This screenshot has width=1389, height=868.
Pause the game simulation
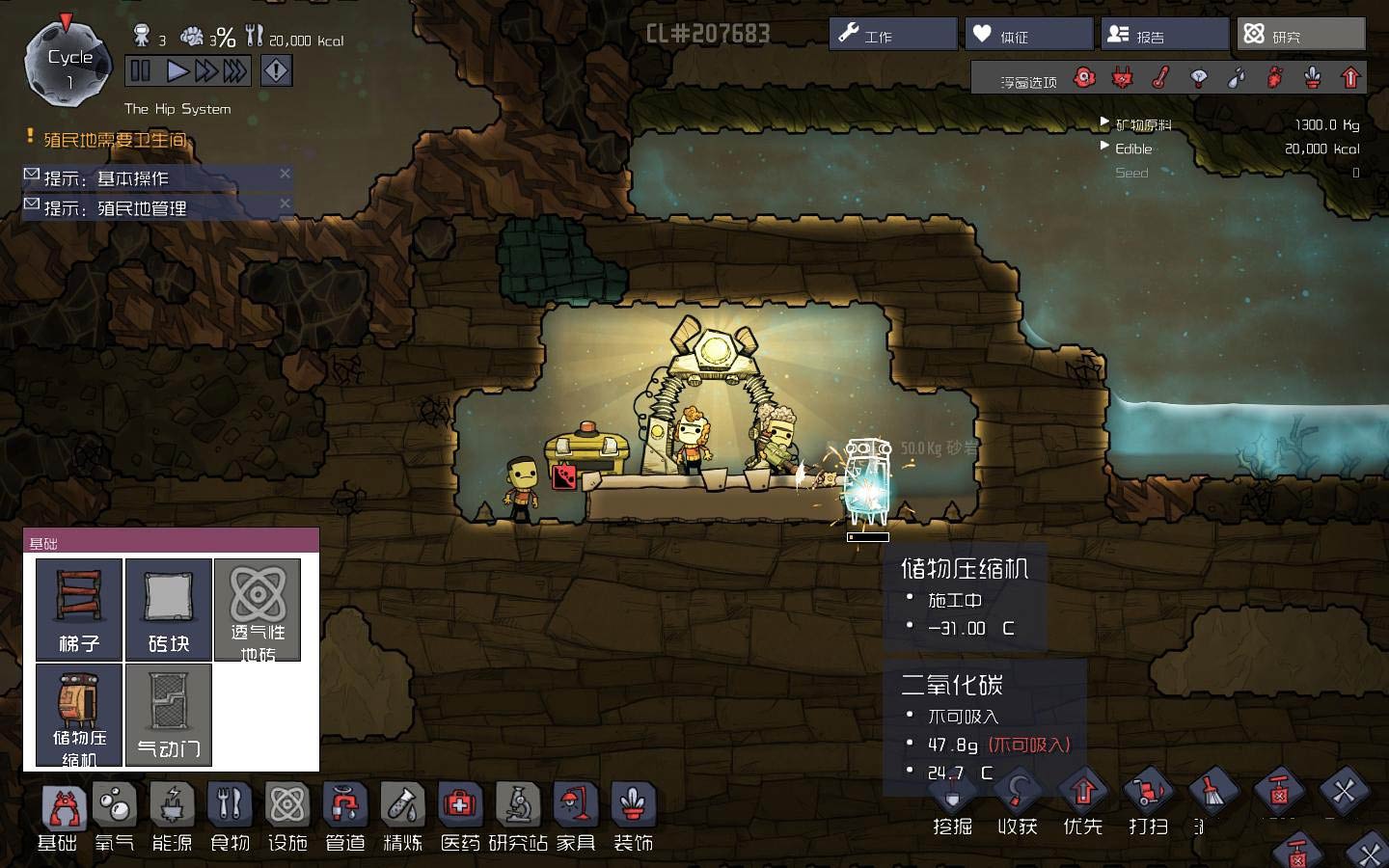[141, 70]
